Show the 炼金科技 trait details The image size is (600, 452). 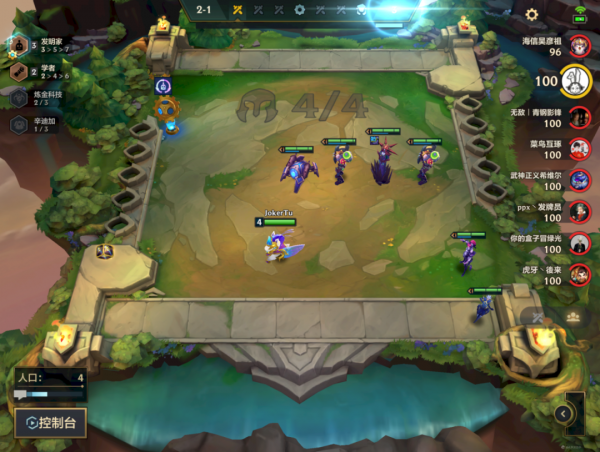(x=20, y=98)
